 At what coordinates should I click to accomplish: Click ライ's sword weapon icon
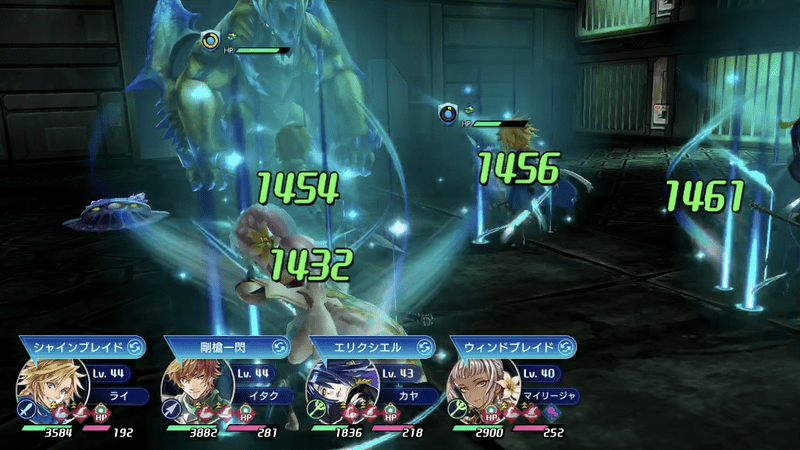(26, 410)
